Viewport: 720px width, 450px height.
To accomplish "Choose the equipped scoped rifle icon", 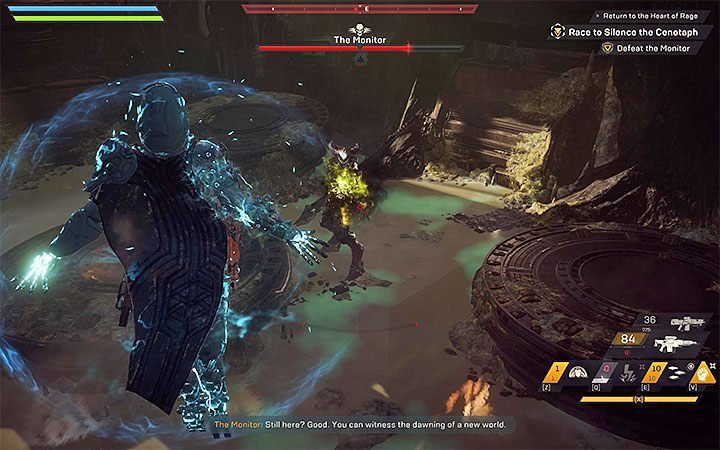I will coord(673,344).
